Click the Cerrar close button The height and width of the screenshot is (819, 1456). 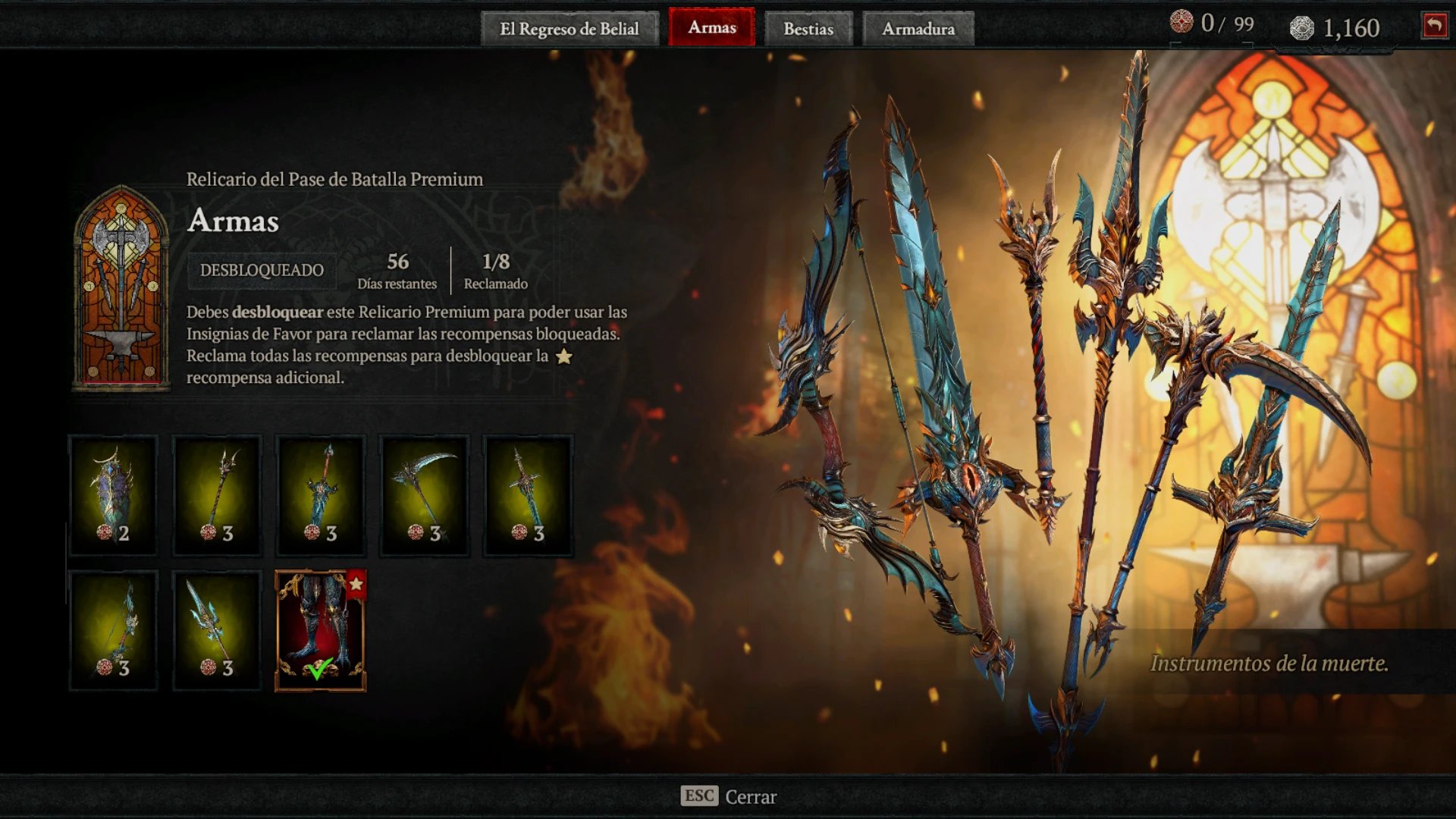[729, 796]
